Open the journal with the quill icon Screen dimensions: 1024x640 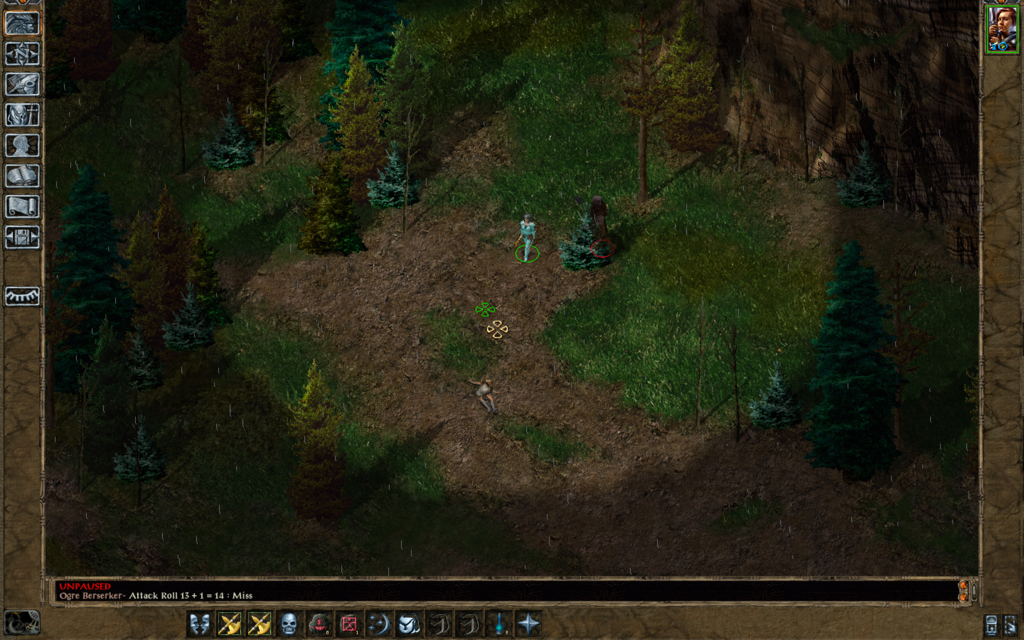(x=22, y=85)
